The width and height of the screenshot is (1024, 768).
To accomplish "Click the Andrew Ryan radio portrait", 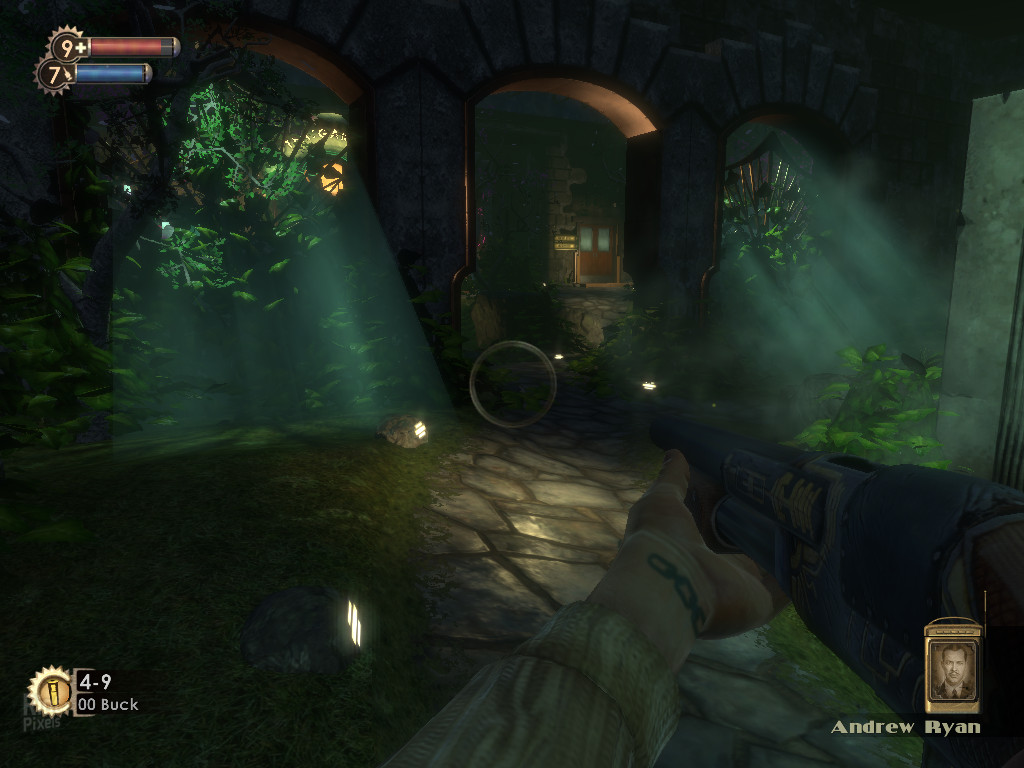I will click(951, 667).
